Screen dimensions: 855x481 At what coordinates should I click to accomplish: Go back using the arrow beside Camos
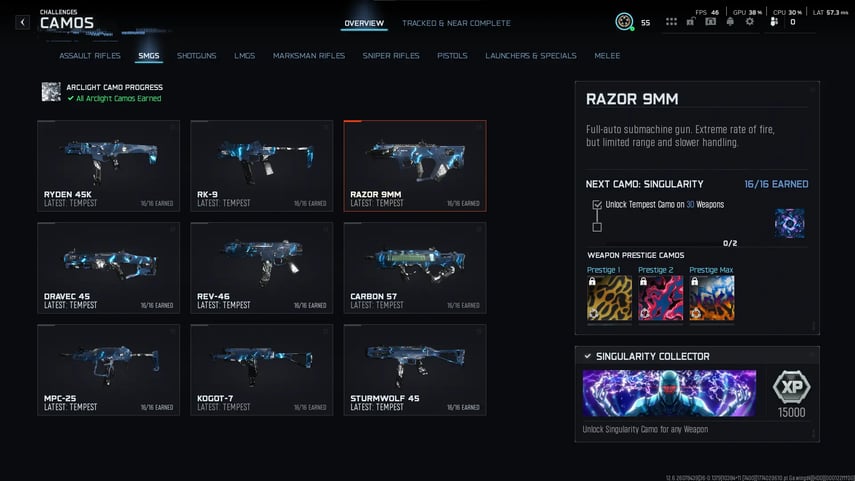coord(22,22)
